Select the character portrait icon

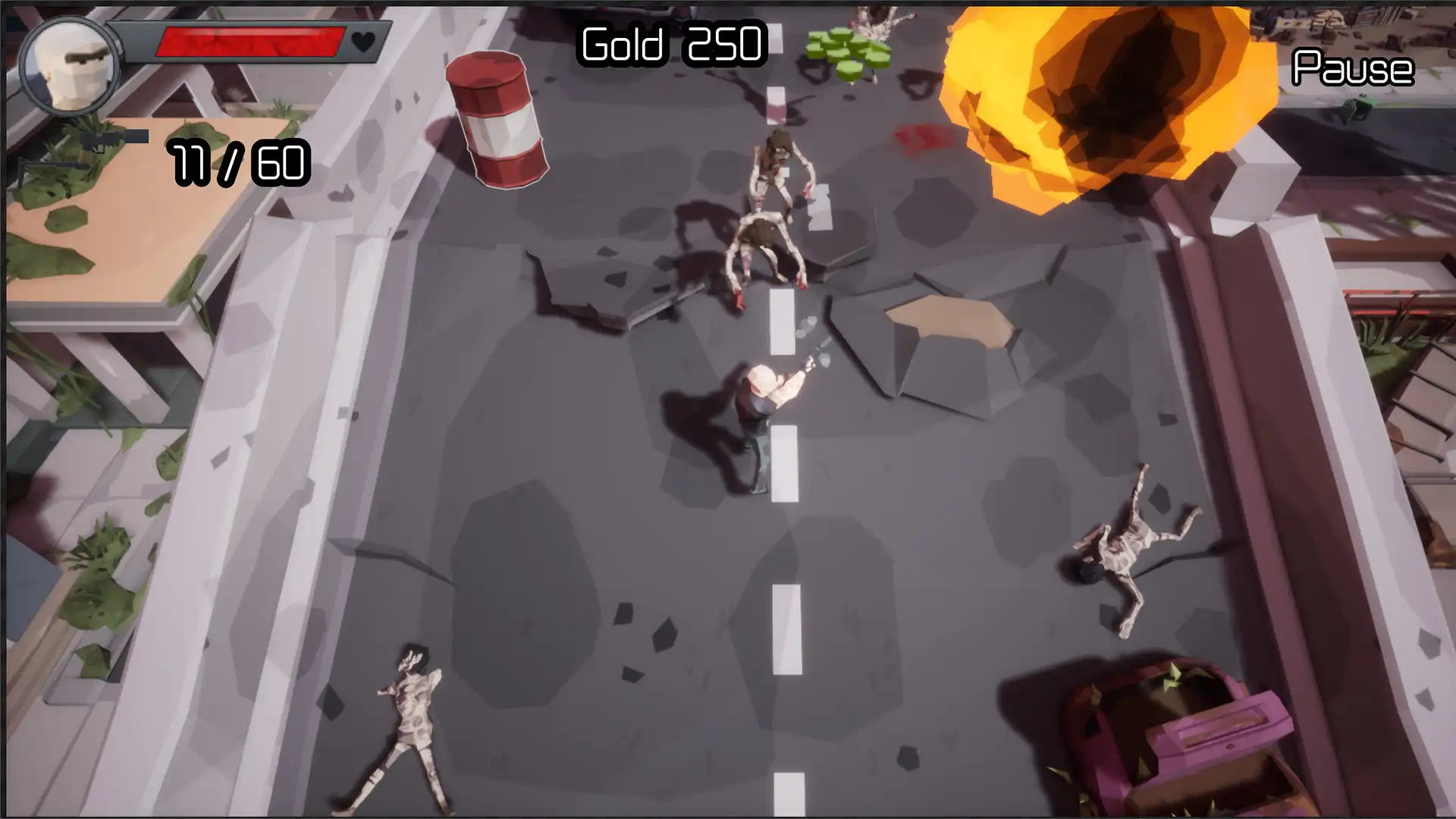pos(67,64)
